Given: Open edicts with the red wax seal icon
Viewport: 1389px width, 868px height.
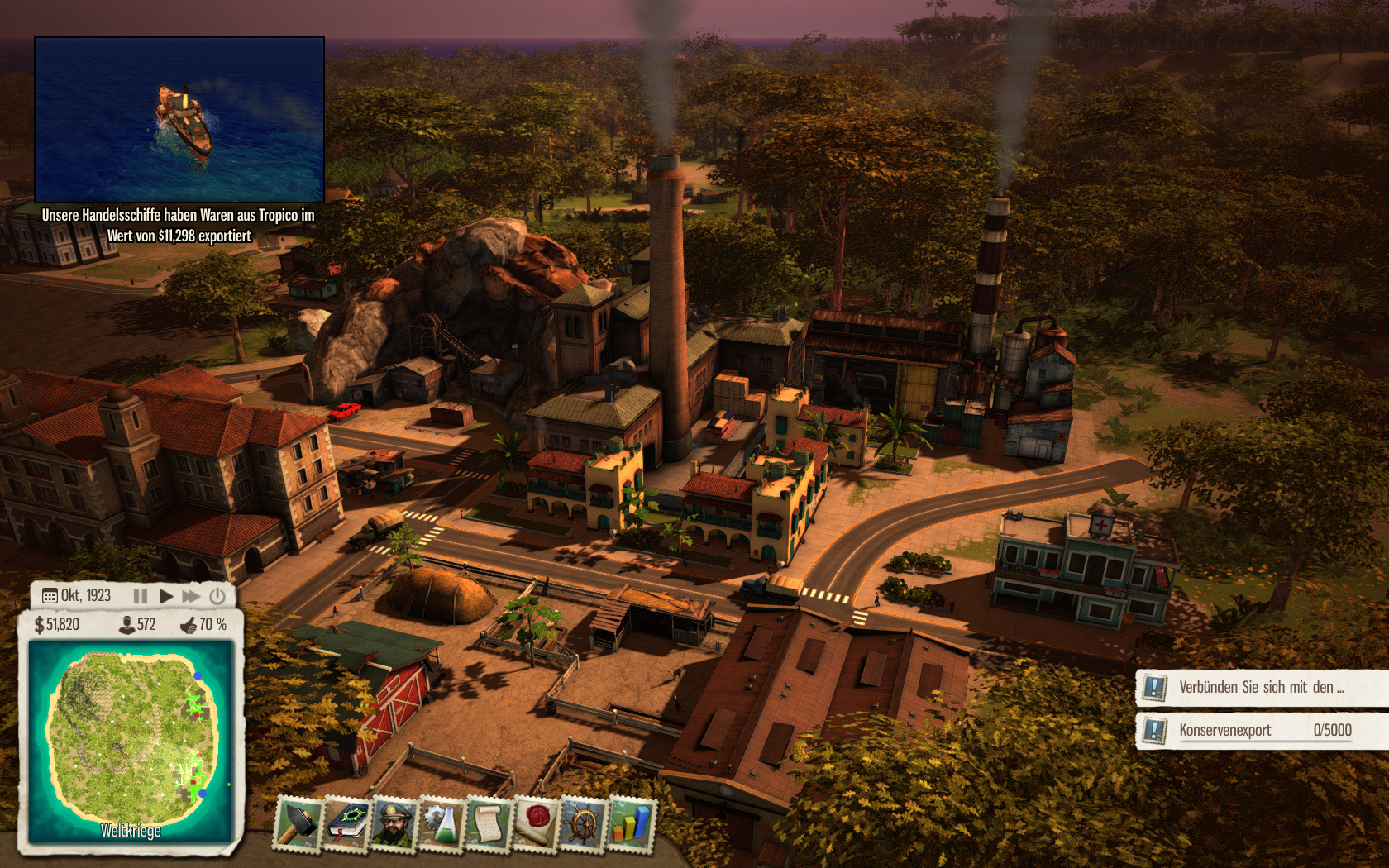Looking at the screenshot, I should [537, 823].
